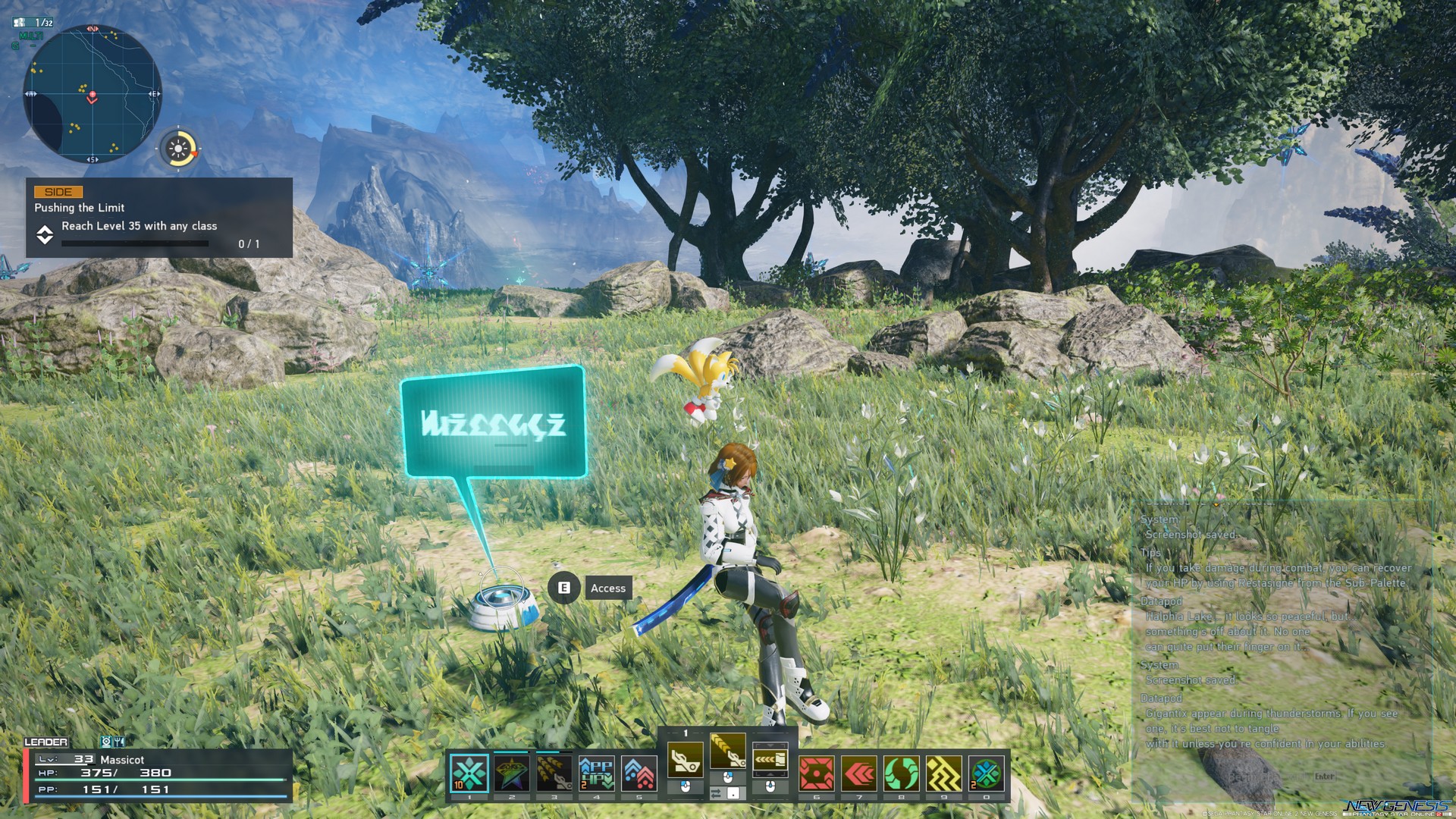Open the circular minimap
1456x819 pixels.
[x=93, y=94]
